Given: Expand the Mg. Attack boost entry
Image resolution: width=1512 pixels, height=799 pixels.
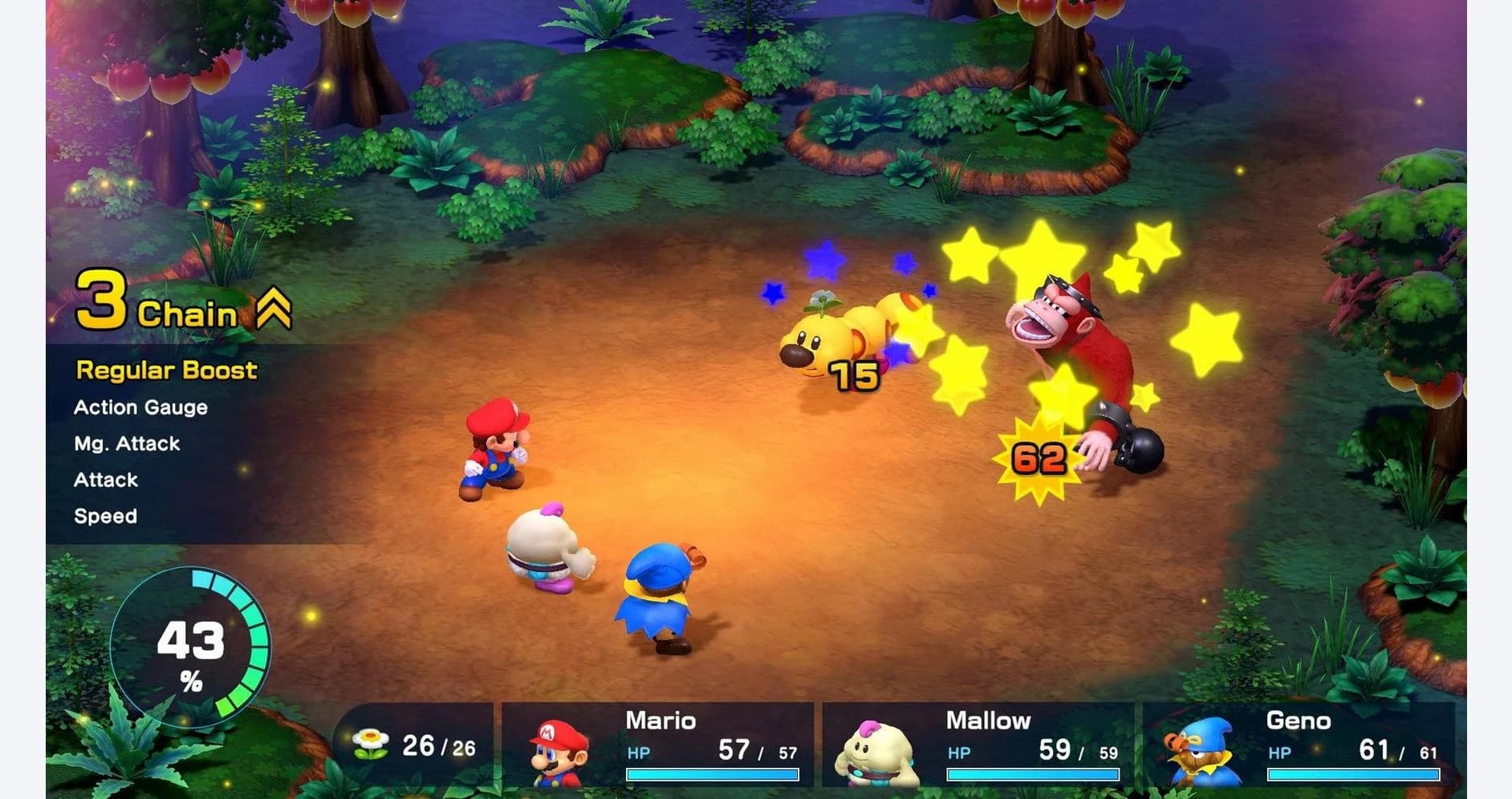Looking at the screenshot, I should [x=125, y=443].
